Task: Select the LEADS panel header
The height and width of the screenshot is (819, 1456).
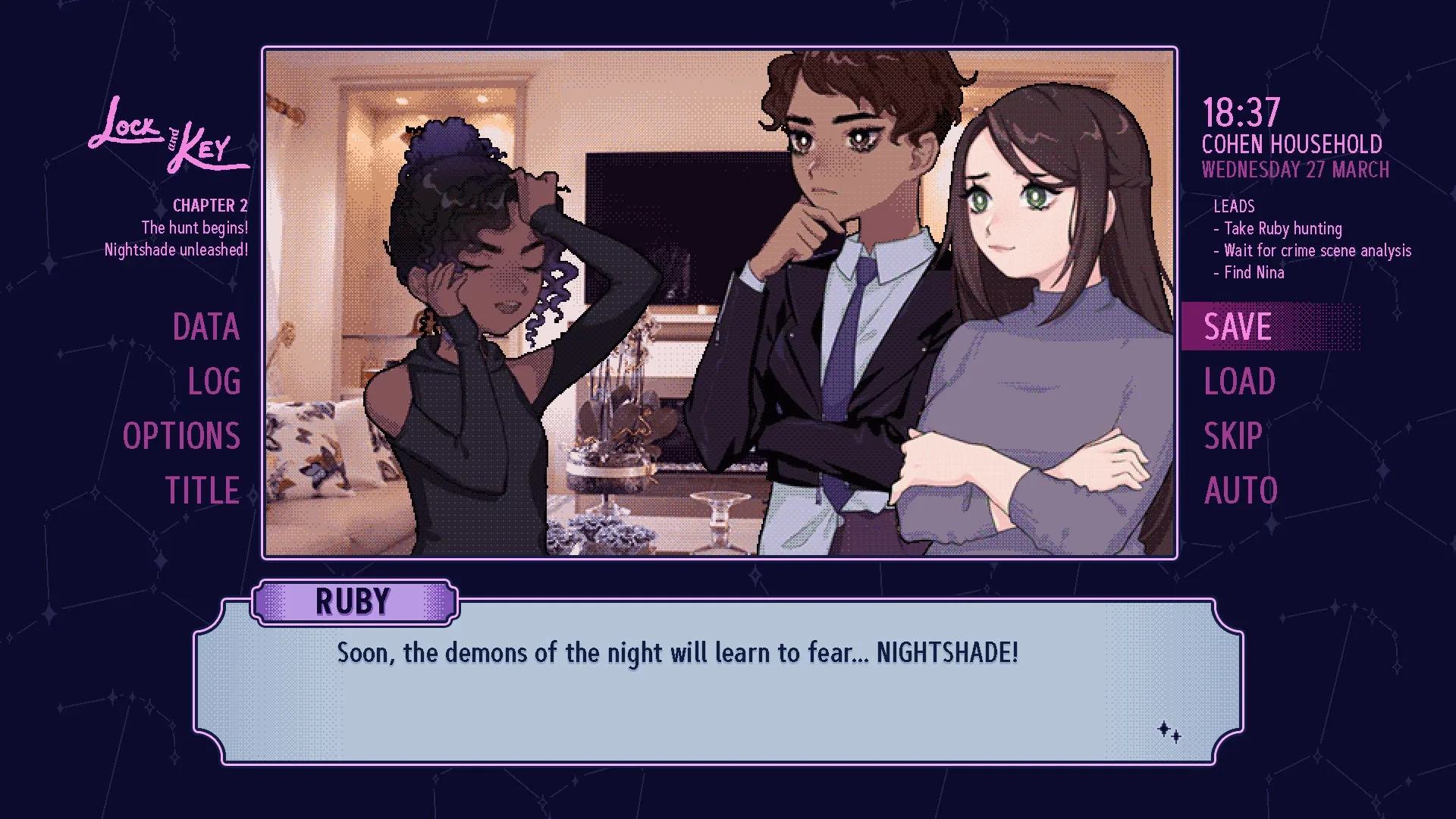Action: point(1235,206)
